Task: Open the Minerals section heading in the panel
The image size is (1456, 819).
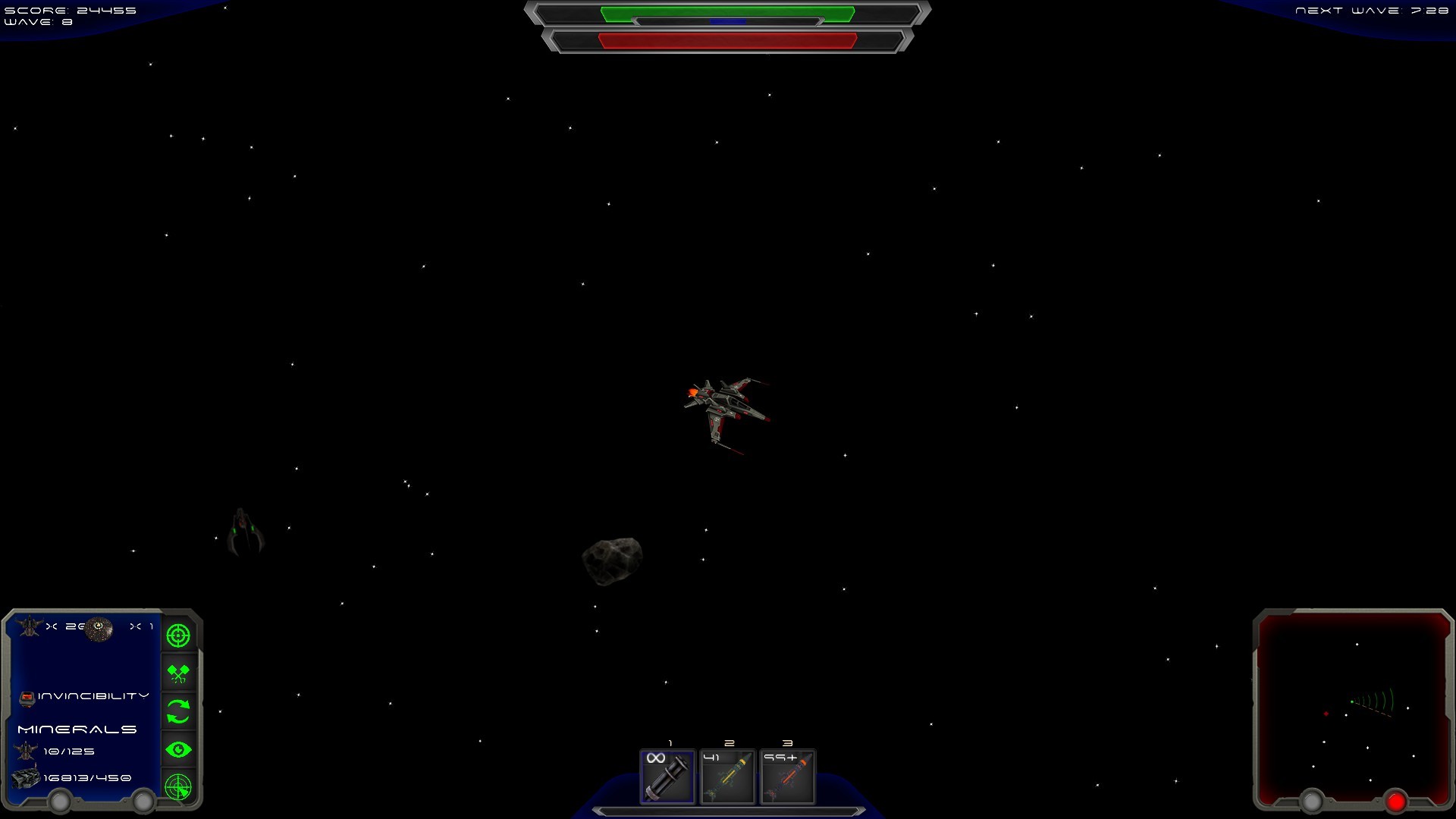Action: [77, 728]
